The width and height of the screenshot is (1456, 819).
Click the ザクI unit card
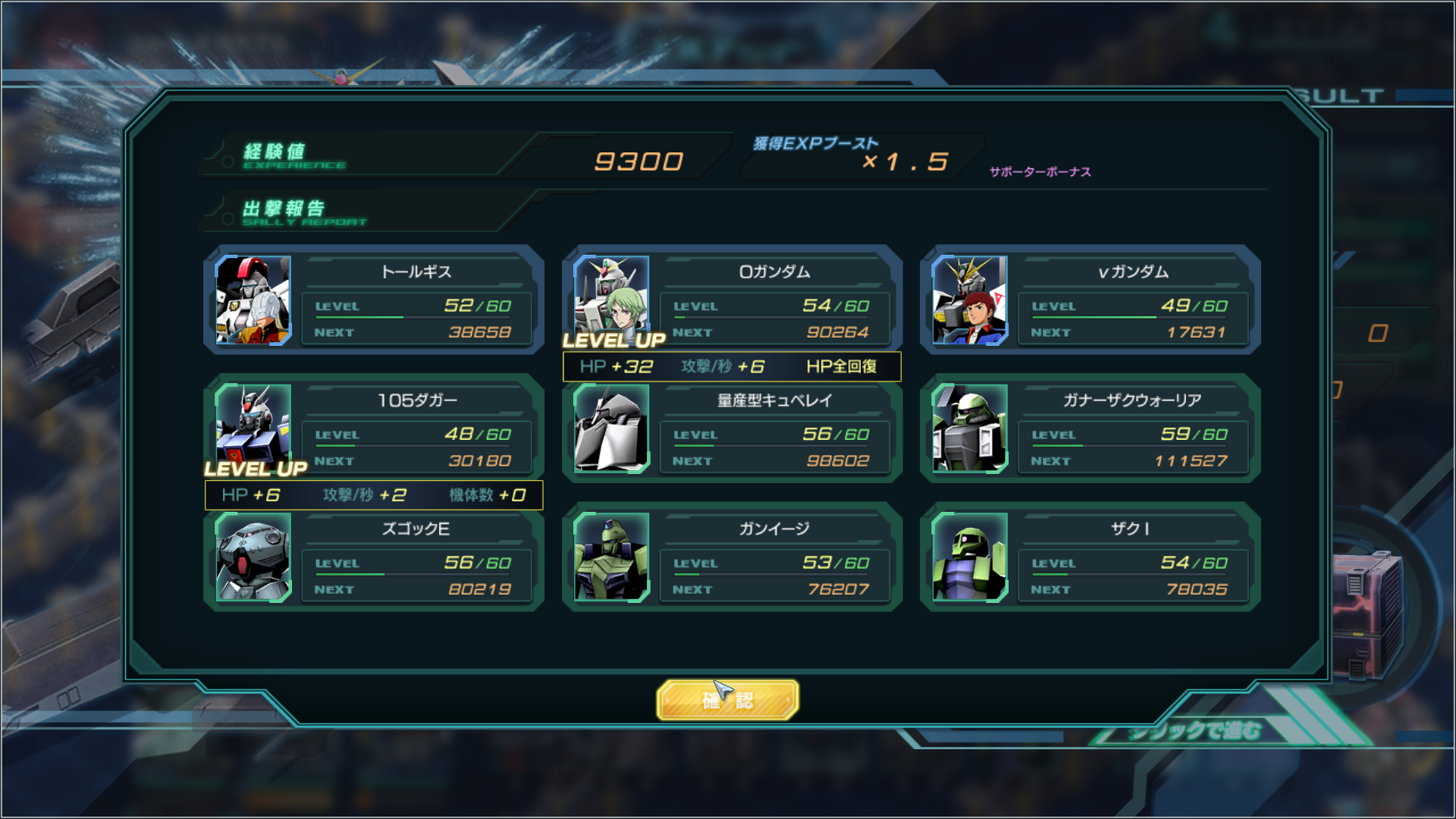point(1090,557)
